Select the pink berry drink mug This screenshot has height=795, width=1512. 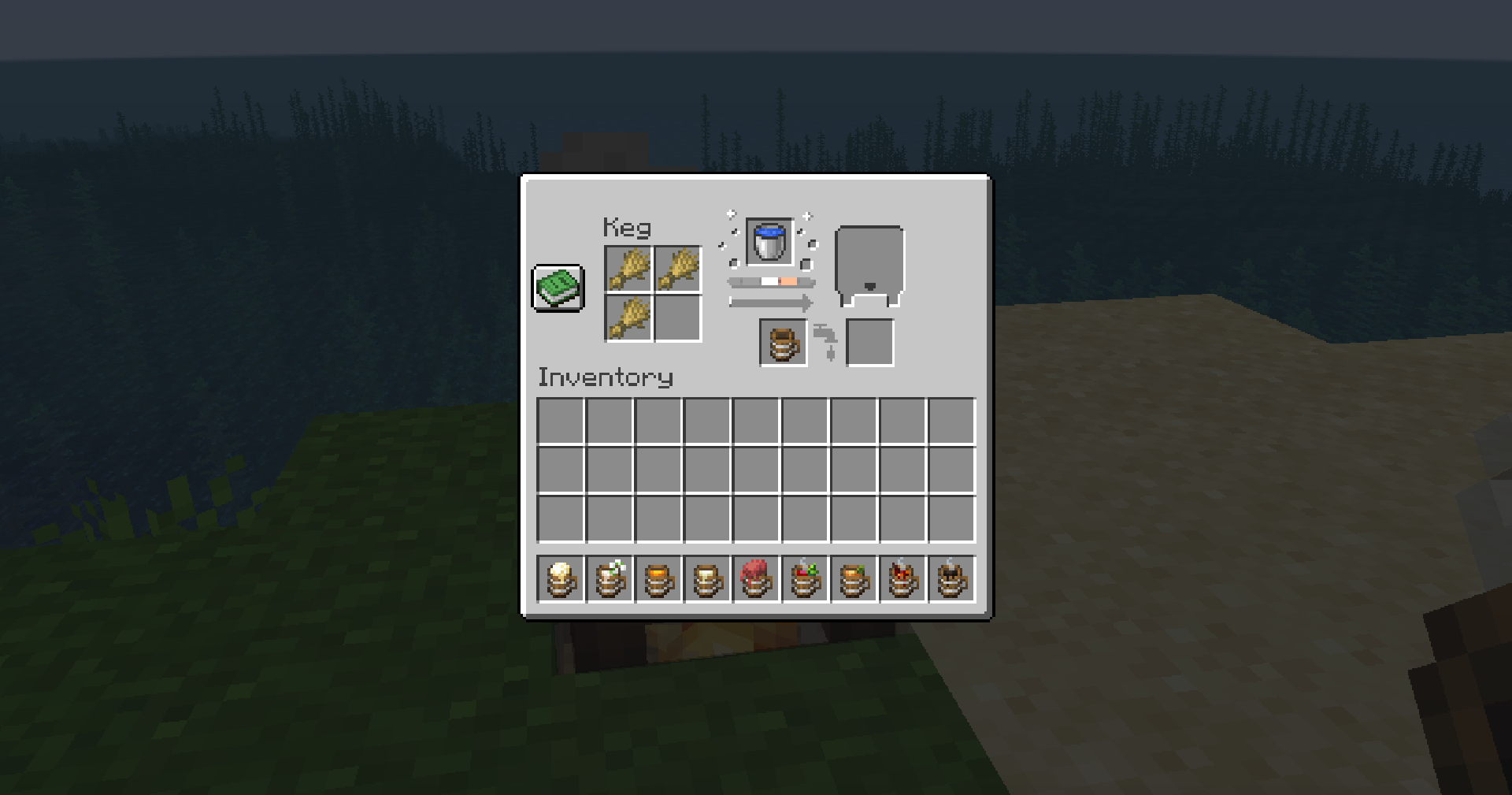click(x=757, y=579)
